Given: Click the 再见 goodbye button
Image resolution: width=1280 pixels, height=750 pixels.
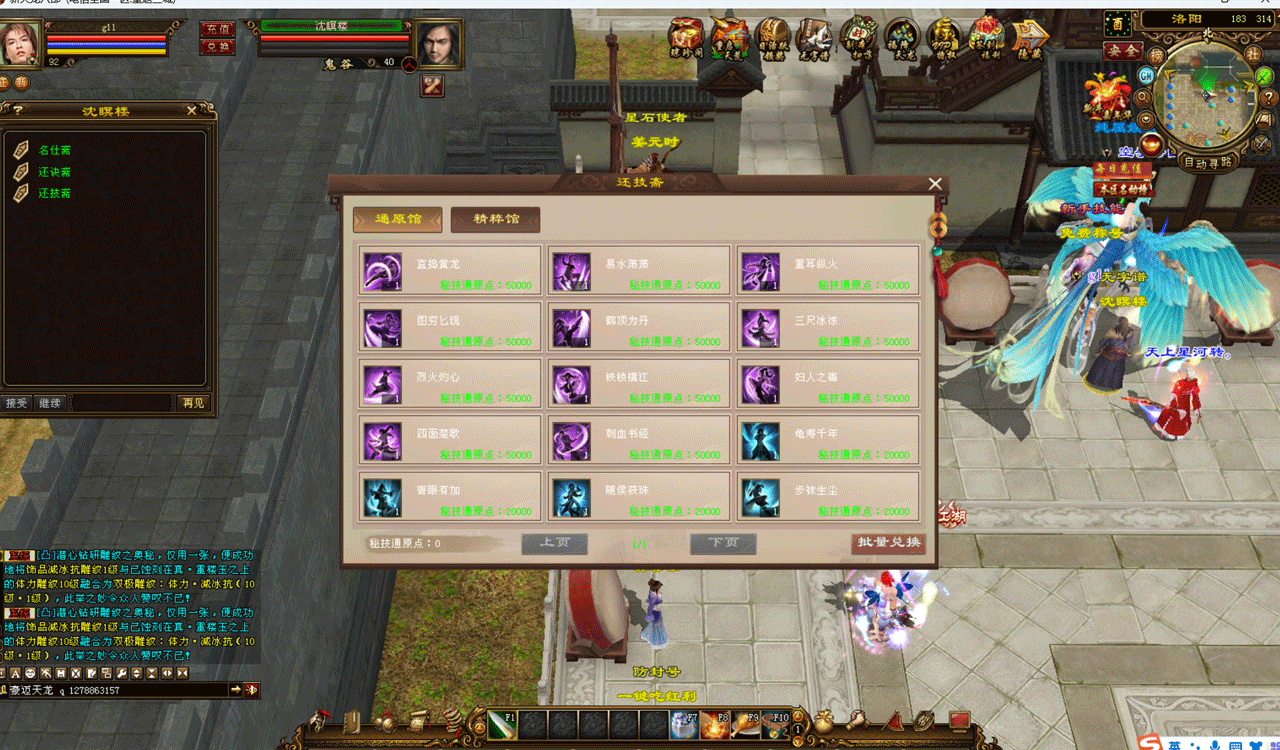Looking at the screenshot, I should click(x=193, y=403).
